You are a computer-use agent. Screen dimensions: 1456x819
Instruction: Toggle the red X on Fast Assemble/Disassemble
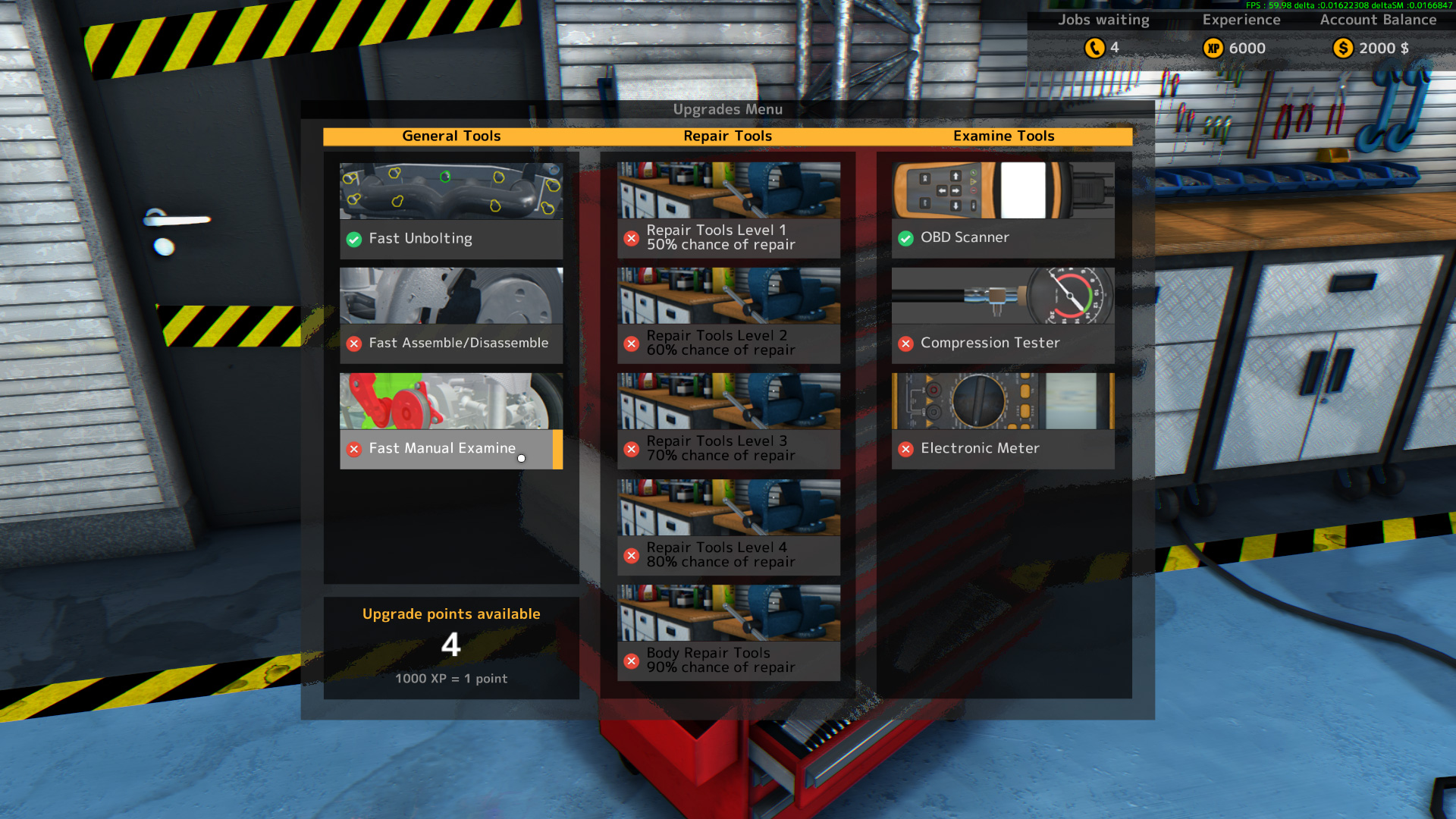click(353, 344)
